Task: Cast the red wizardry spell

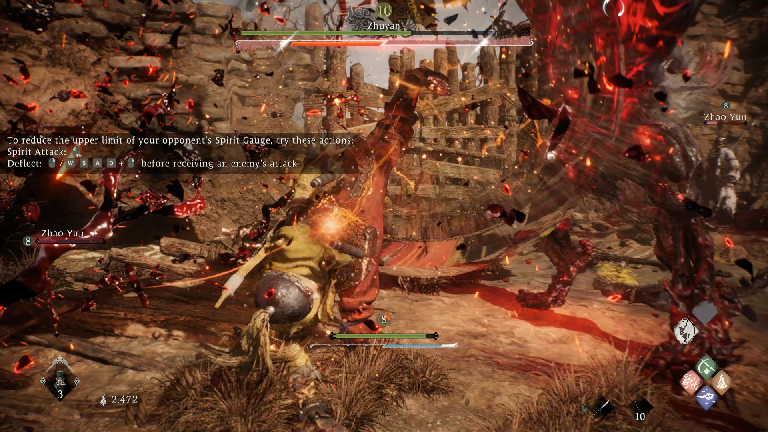Action: [x=690, y=381]
